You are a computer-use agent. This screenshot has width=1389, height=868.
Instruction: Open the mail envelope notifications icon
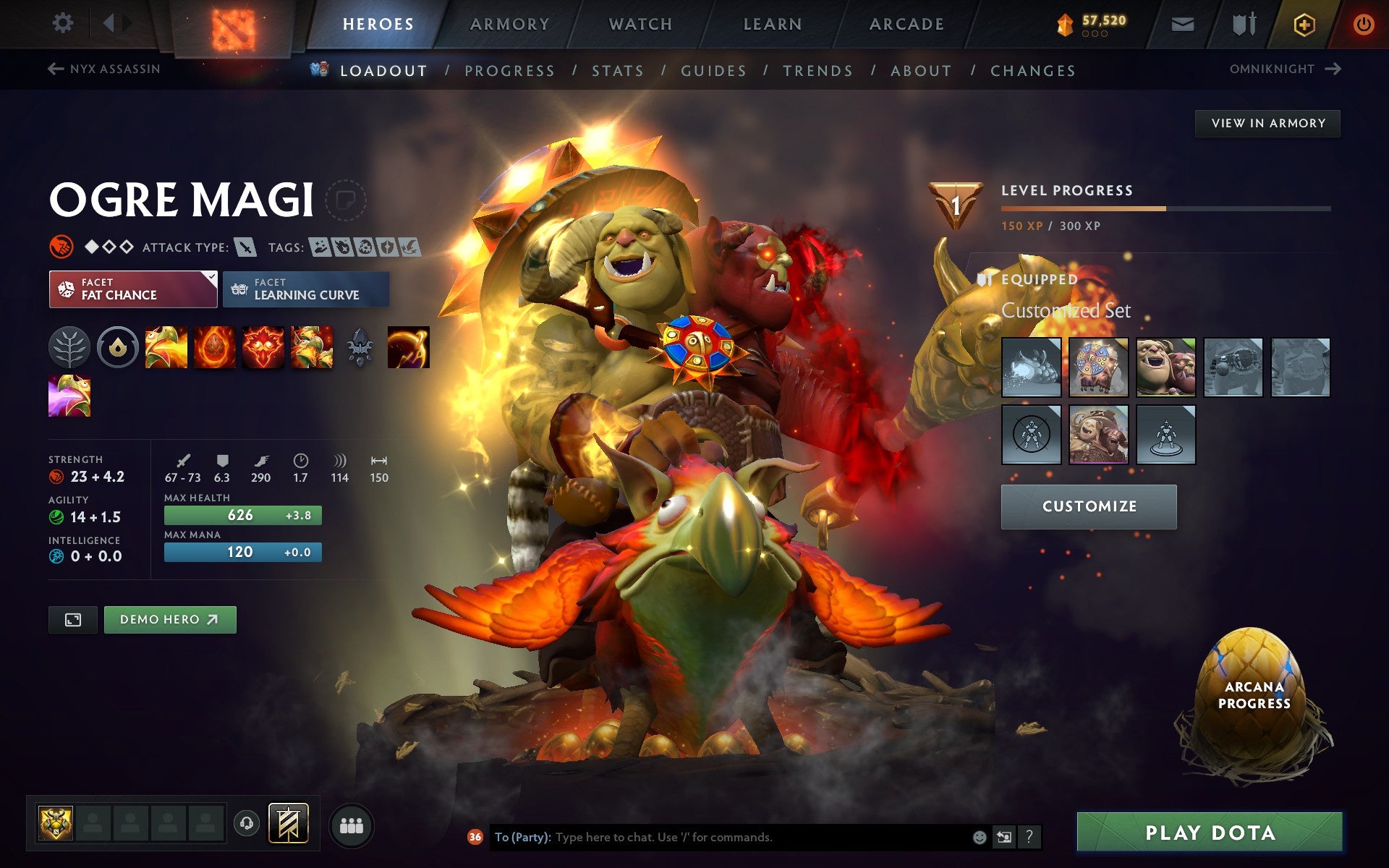(x=1182, y=23)
